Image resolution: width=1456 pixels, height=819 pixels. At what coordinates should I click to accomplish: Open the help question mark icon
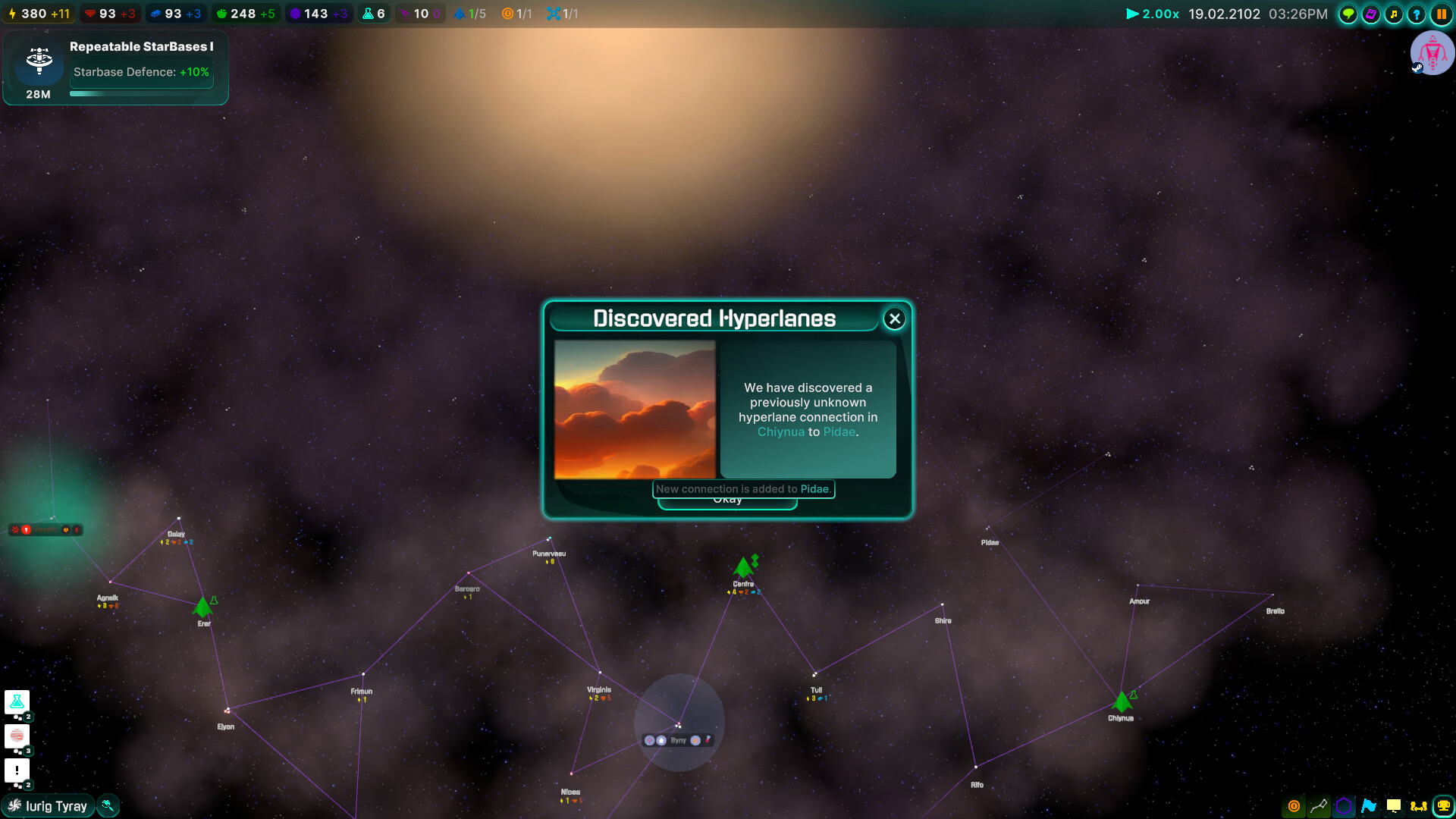(x=1417, y=14)
